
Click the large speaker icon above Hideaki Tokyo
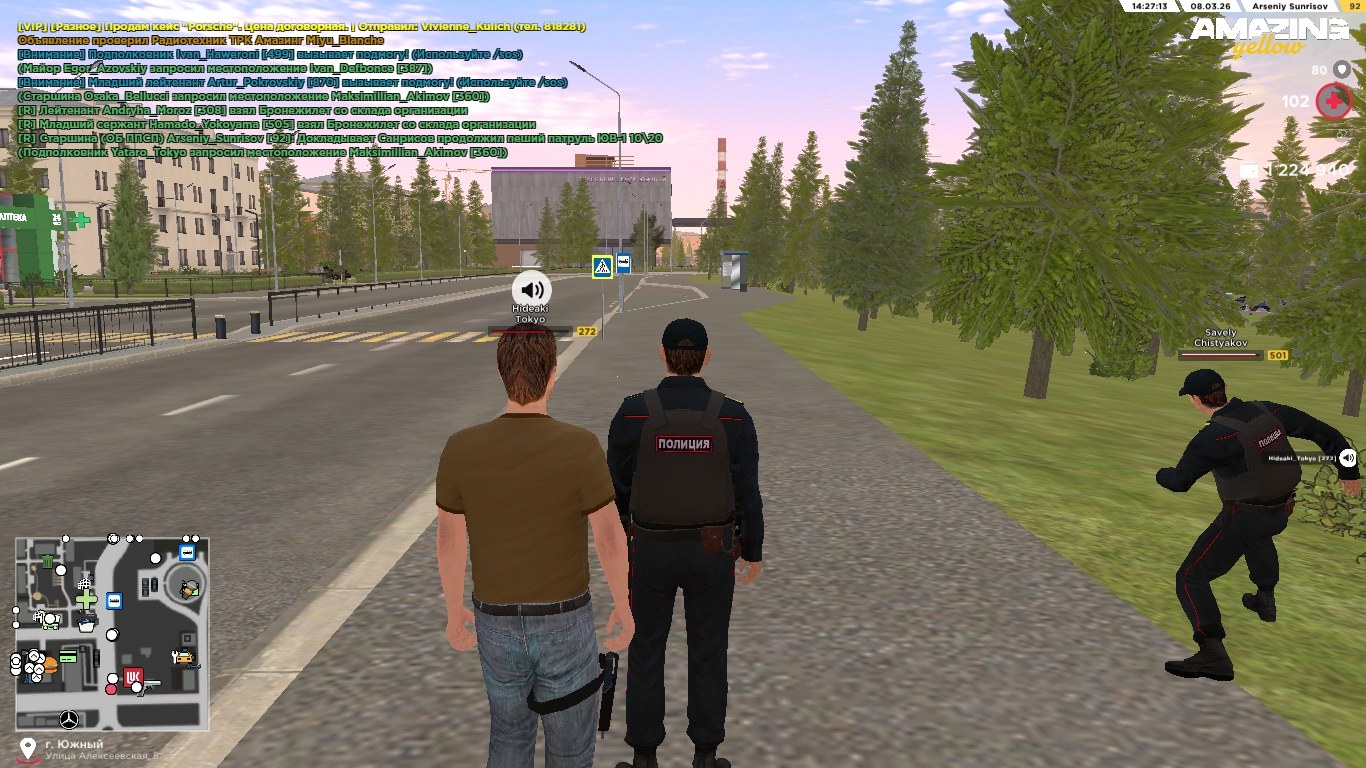[x=532, y=289]
